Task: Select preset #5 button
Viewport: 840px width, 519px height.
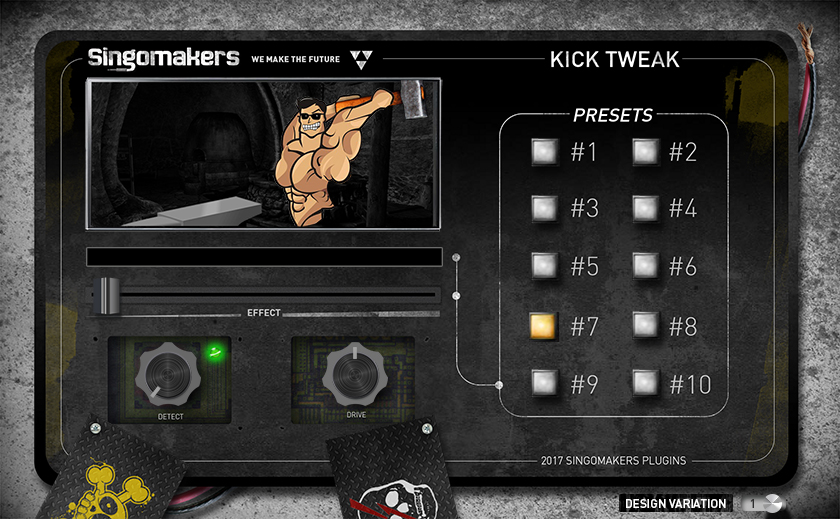Action: [543, 265]
